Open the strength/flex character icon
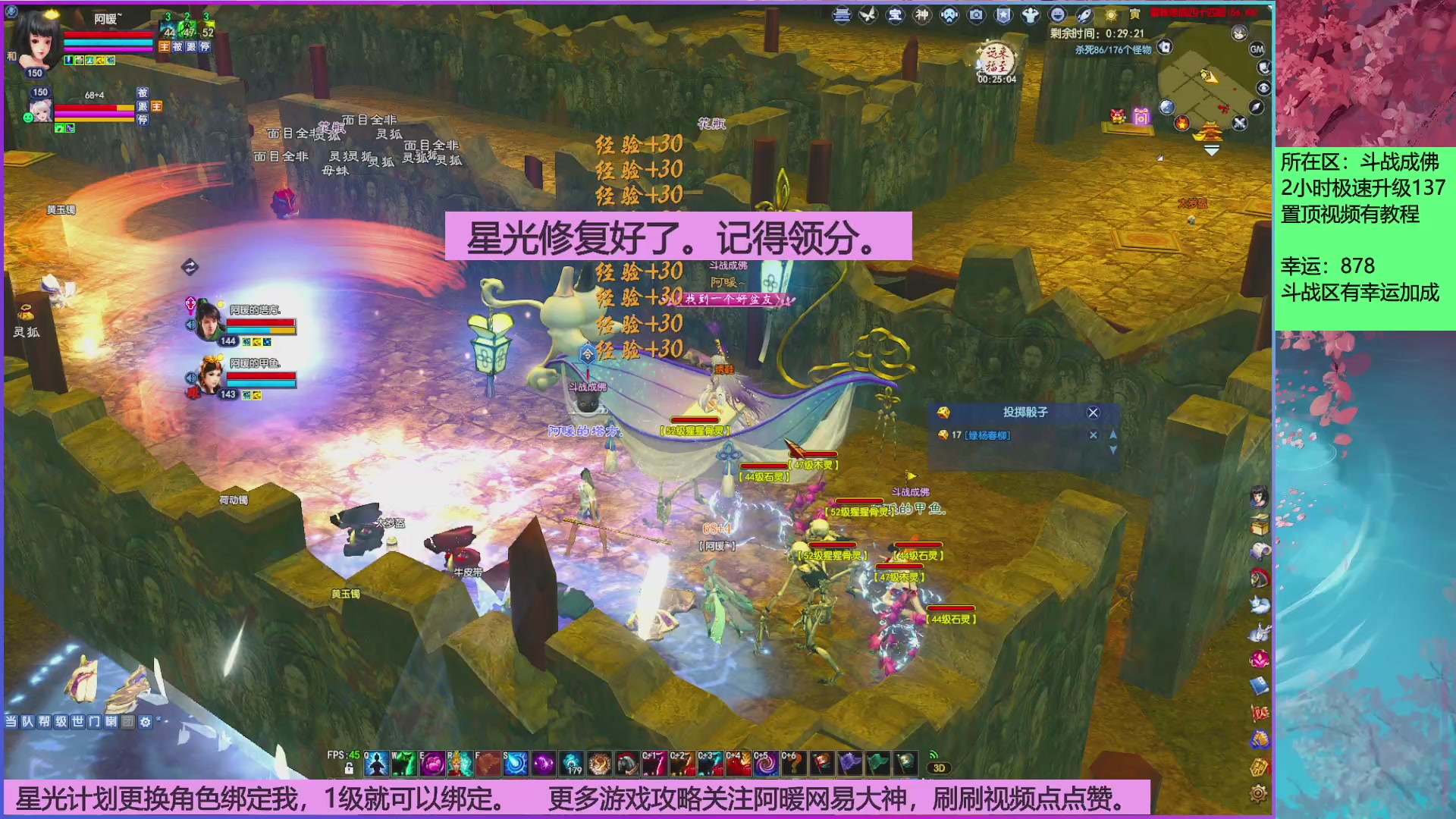The height and width of the screenshot is (819, 1456). (x=1030, y=14)
